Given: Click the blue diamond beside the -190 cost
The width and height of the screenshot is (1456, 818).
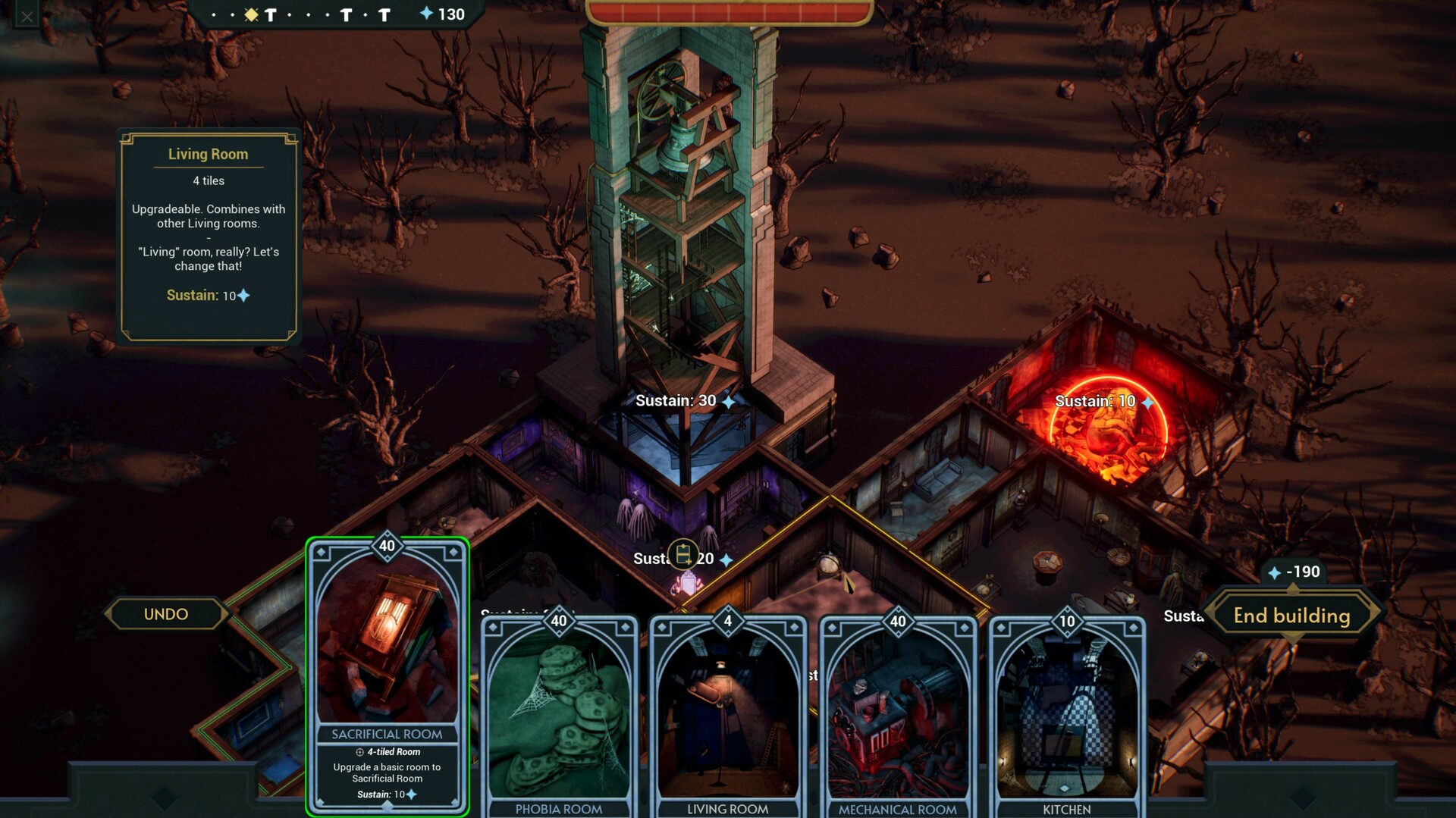Looking at the screenshot, I should (1274, 572).
